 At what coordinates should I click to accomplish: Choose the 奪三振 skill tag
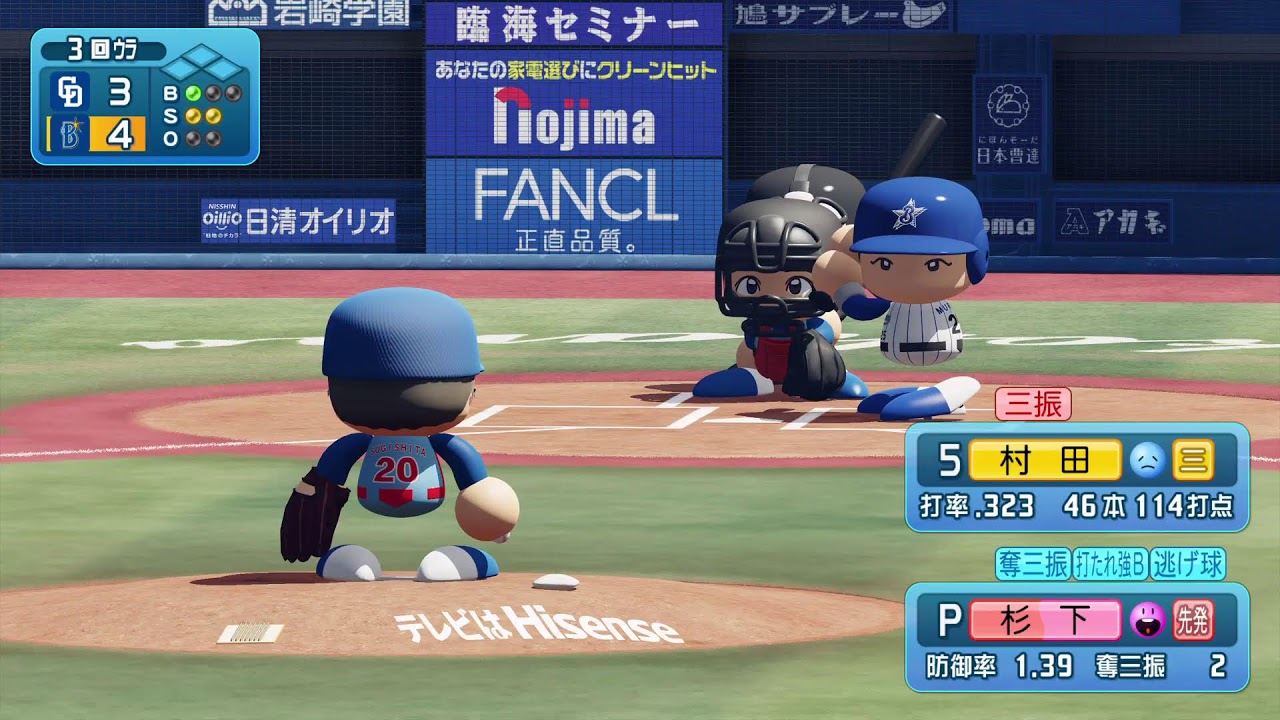[x=1033, y=564]
